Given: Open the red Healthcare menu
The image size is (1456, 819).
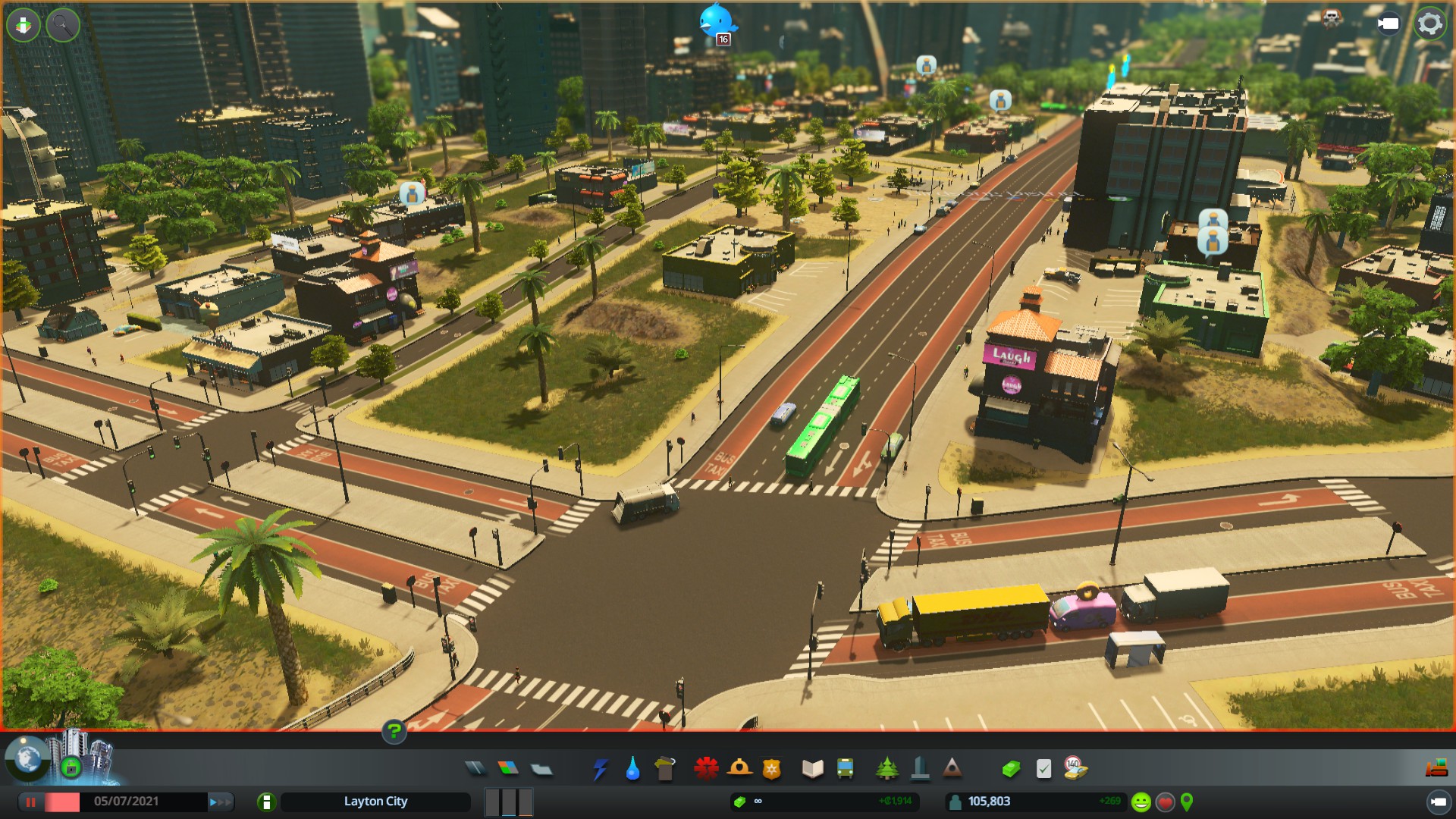Looking at the screenshot, I should tap(706, 769).
